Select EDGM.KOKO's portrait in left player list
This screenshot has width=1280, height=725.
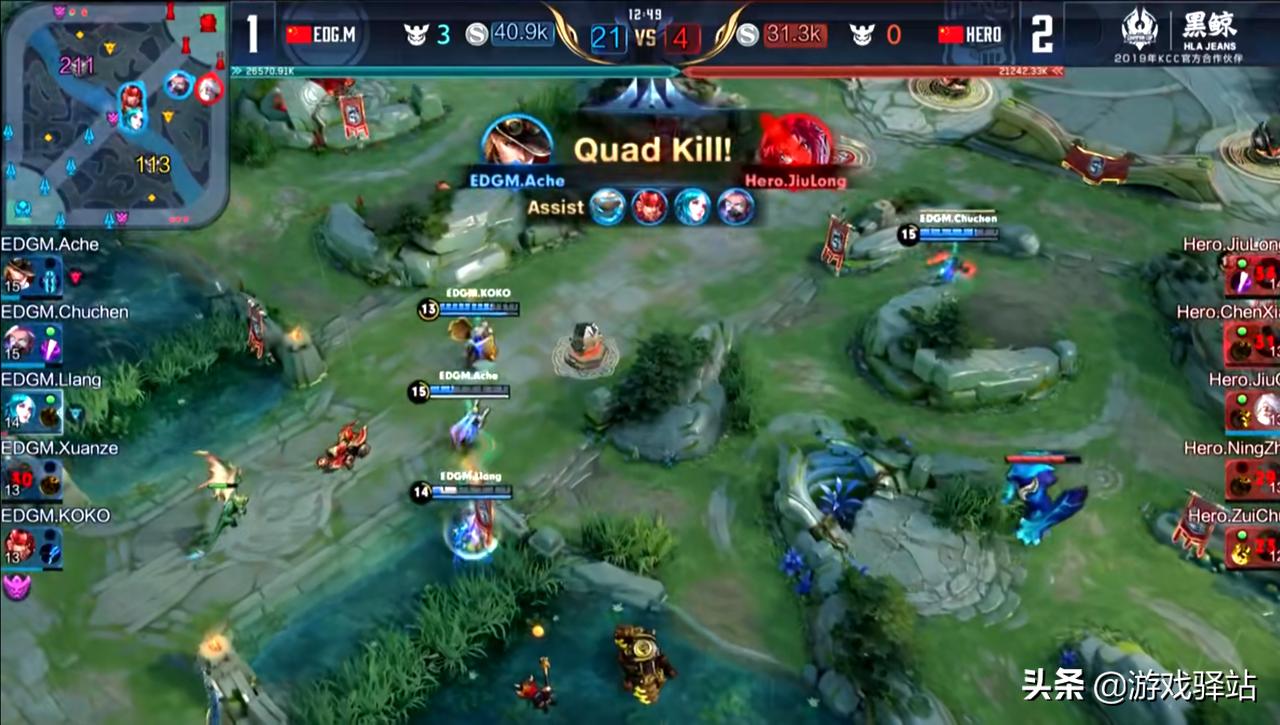click(18, 546)
